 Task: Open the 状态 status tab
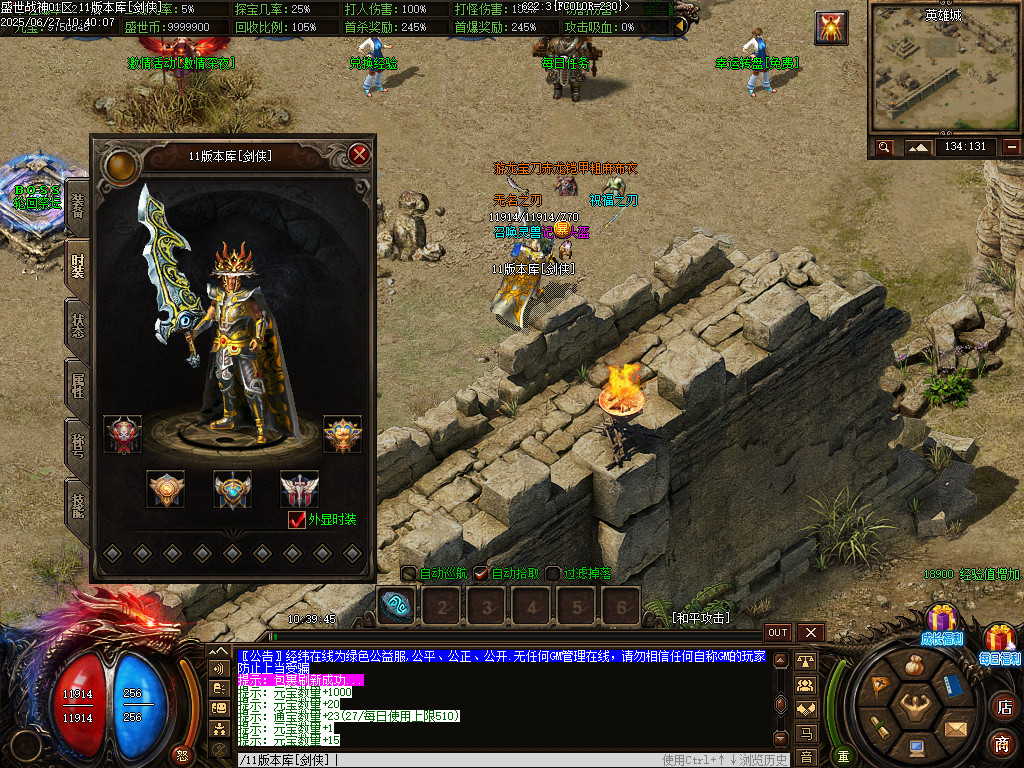(78, 325)
